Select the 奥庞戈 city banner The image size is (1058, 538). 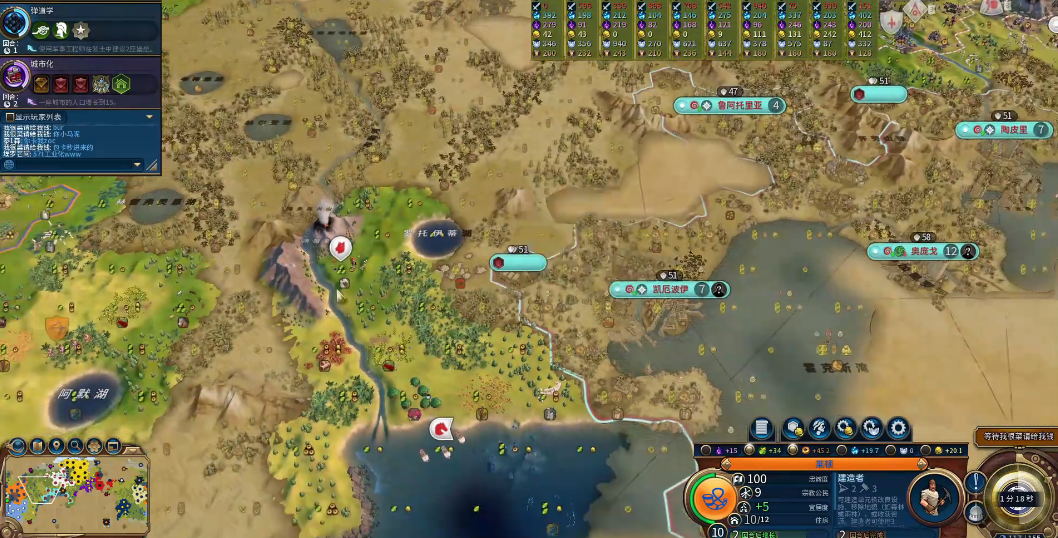(917, 251)
